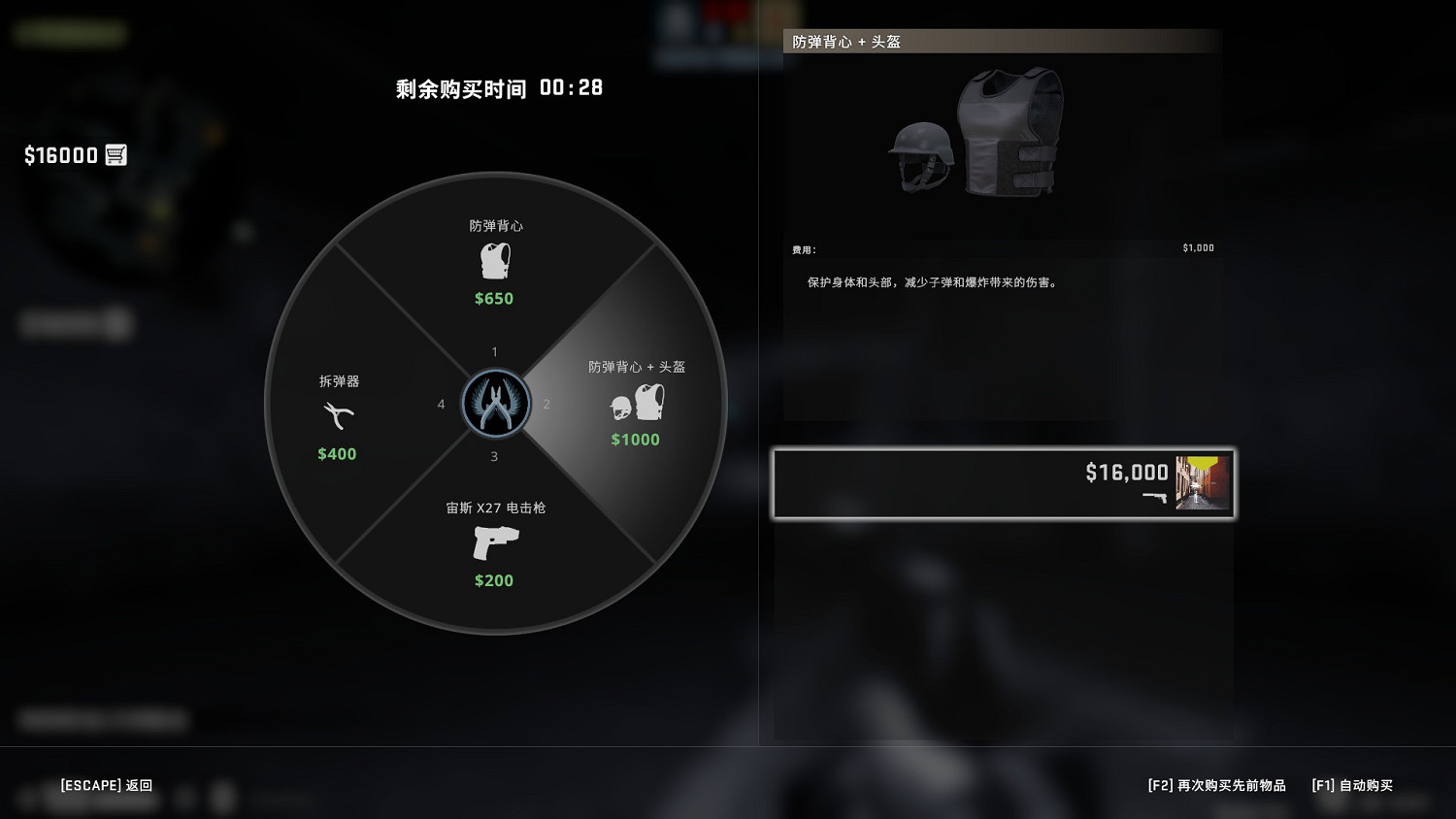The width and height of the screenshot is (1456, 819).
Task: Click [F2] 再次购买先前物品 rebuy option
Action: (1215, 785)
